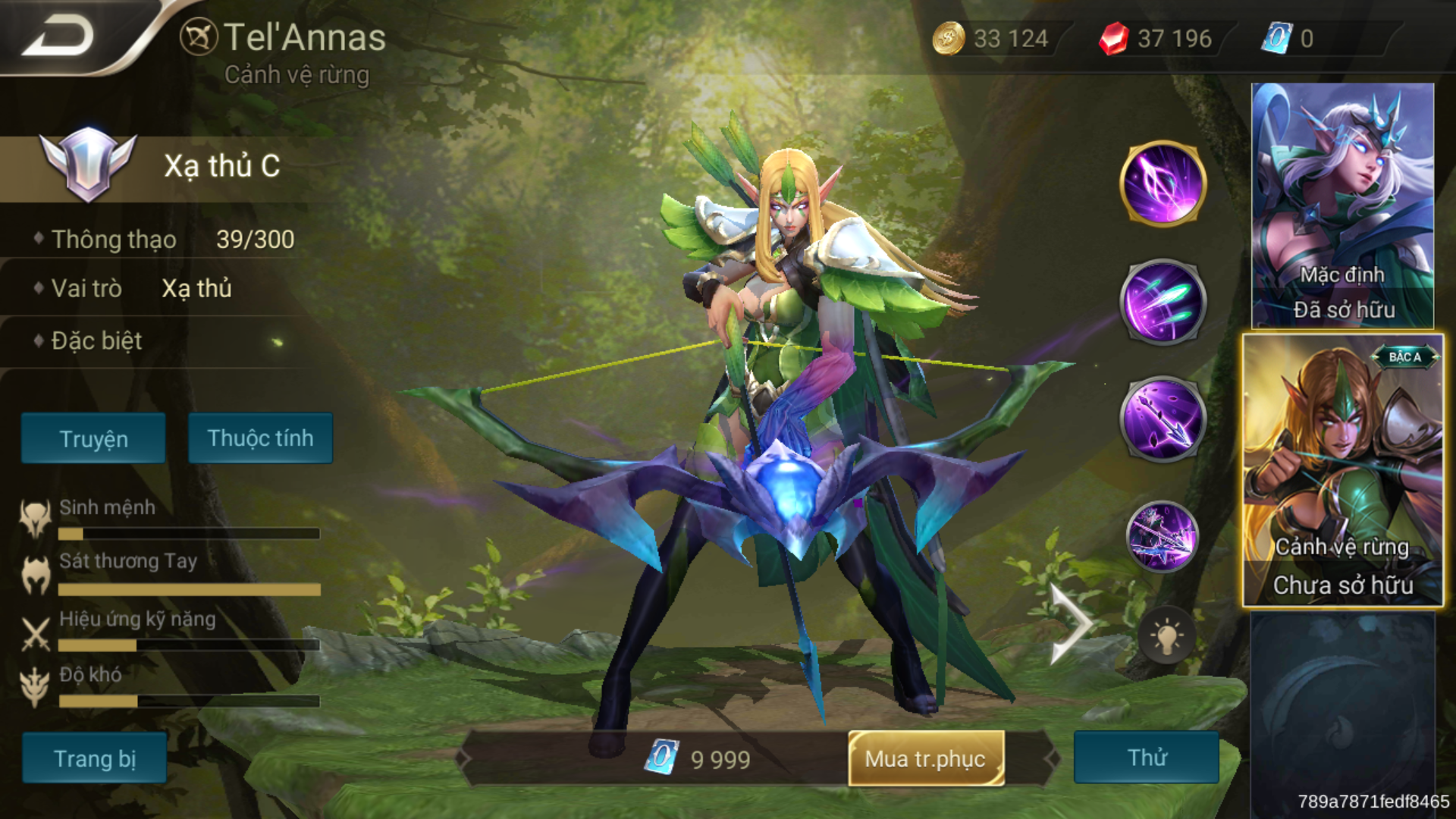Open the Xạ thủ C rank badge
This screenshot has height=819, width=1456.
88,165
